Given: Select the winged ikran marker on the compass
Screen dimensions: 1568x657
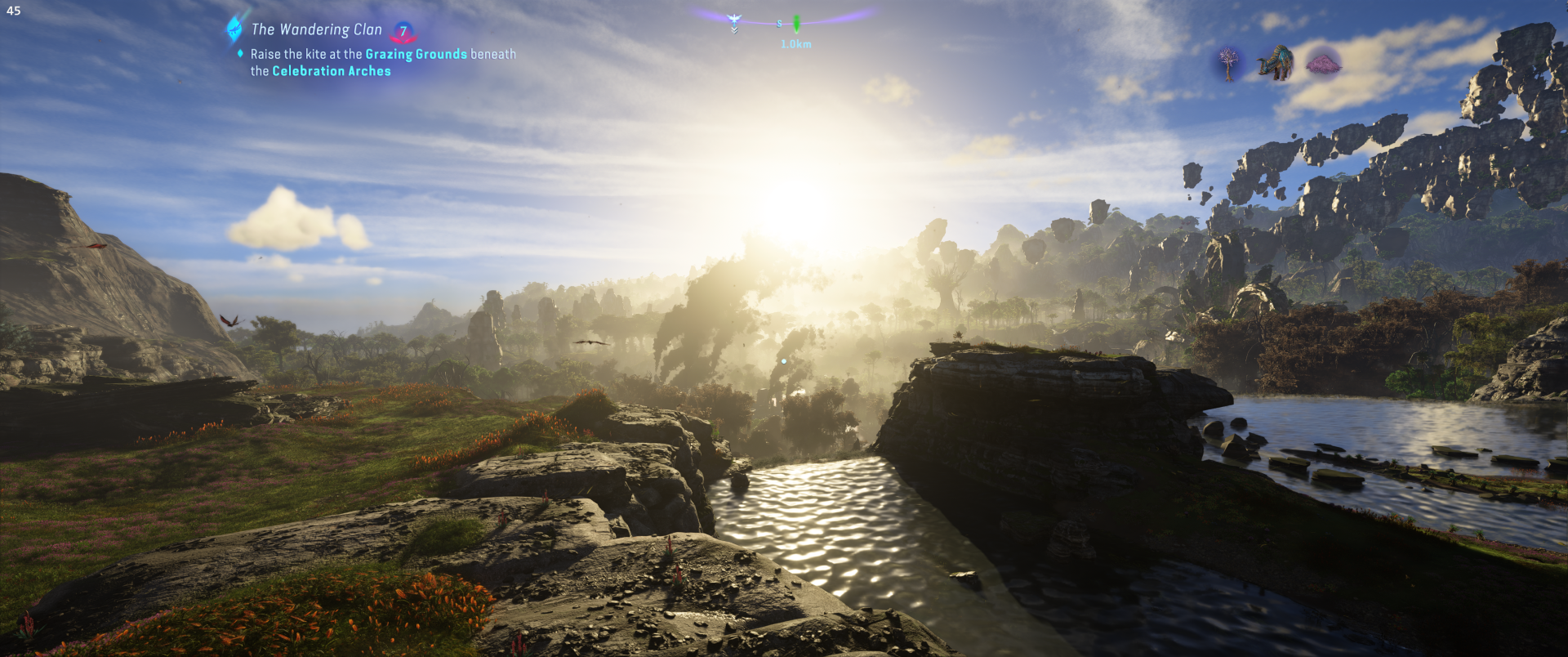Looking at the screenshot, I should coord(733,20).
